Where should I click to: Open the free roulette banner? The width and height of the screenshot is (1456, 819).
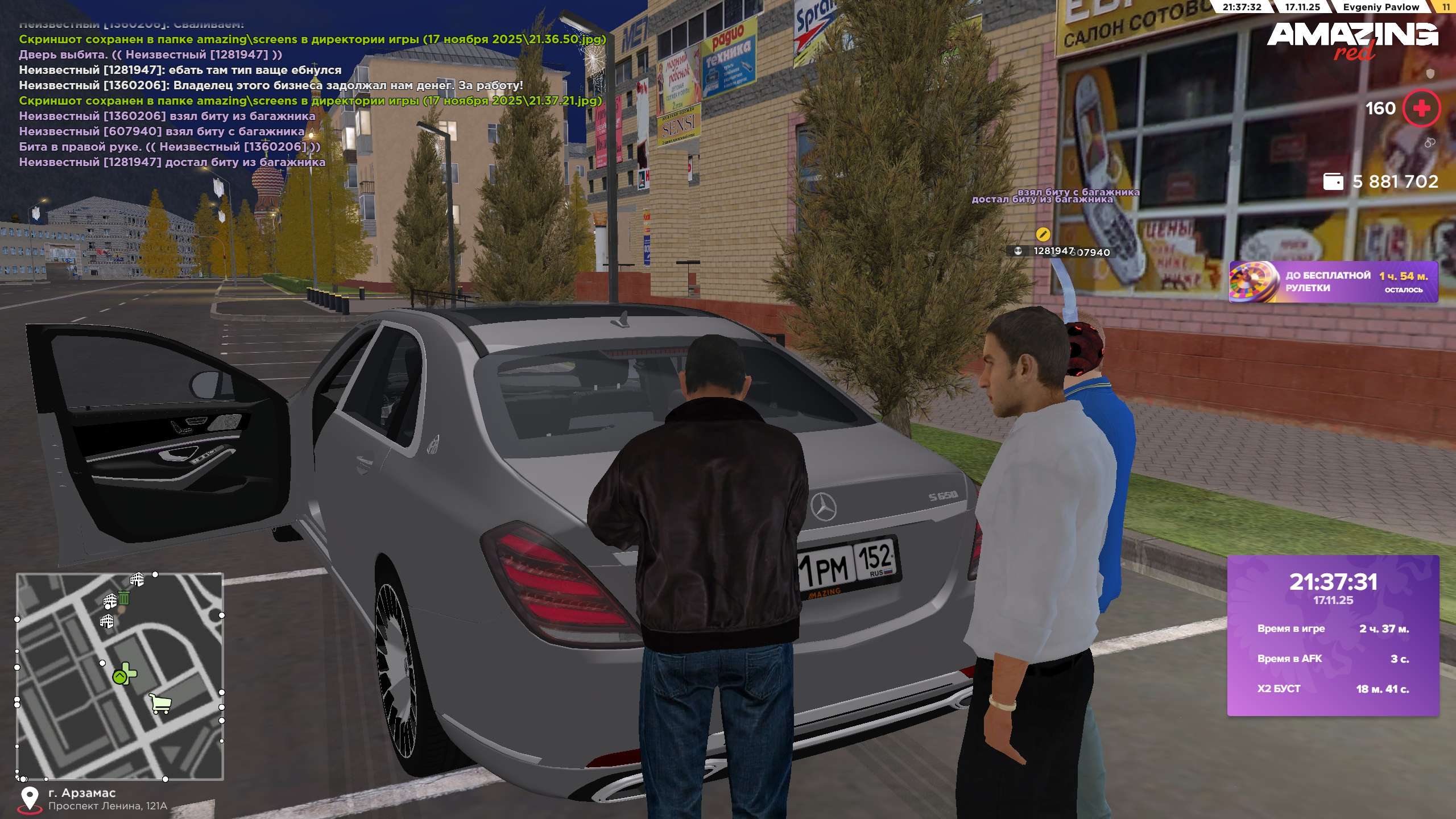[x=1333, y=282]
